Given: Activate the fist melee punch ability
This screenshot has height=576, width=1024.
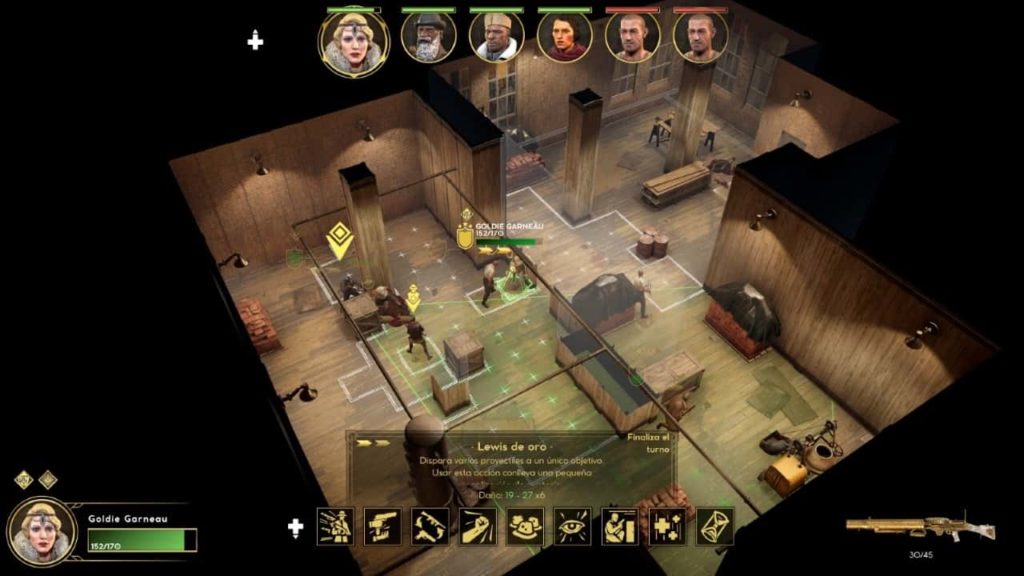Looking at the screenshot, I should coord(478,526).
